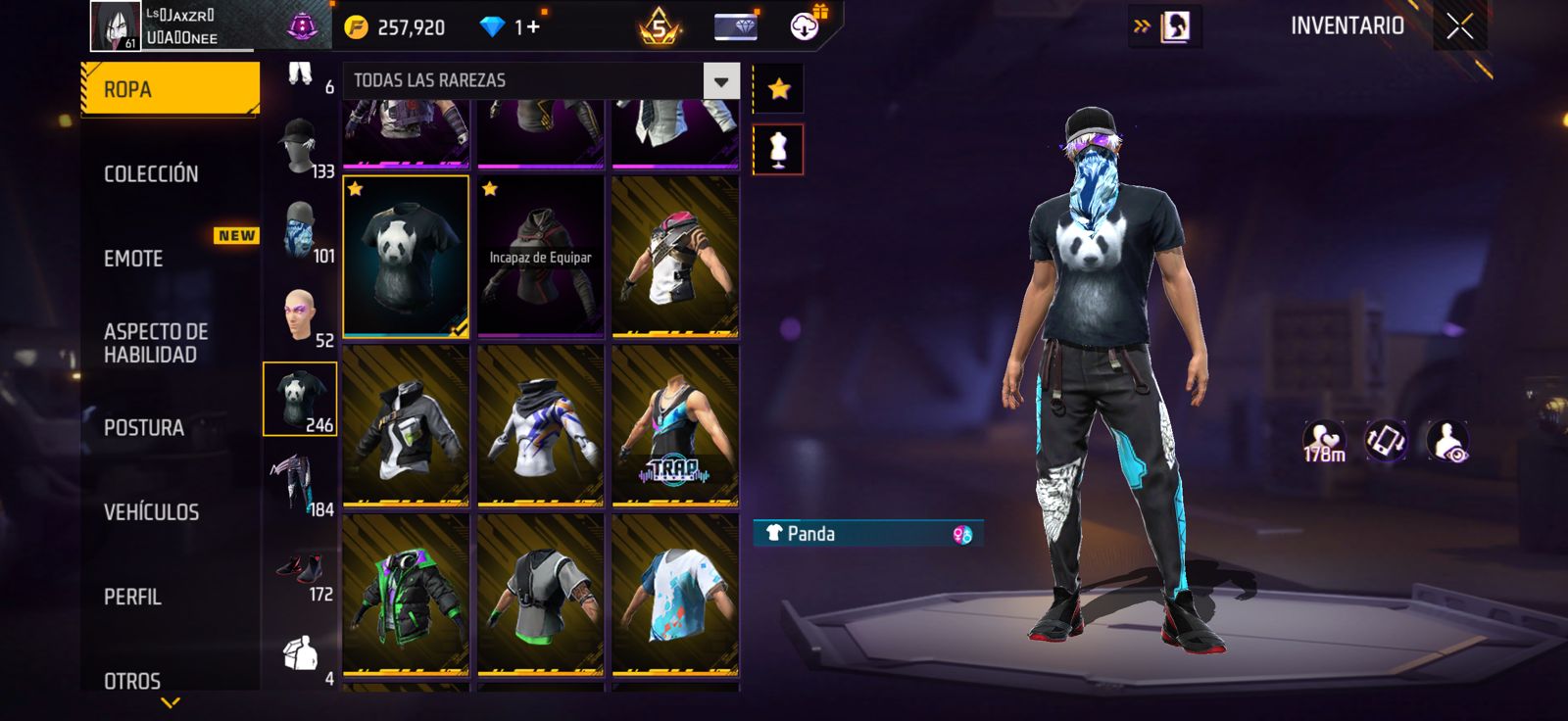The image size is (1568, 721).
Task: Open the Emote tab
Action: tap(134, 259)
